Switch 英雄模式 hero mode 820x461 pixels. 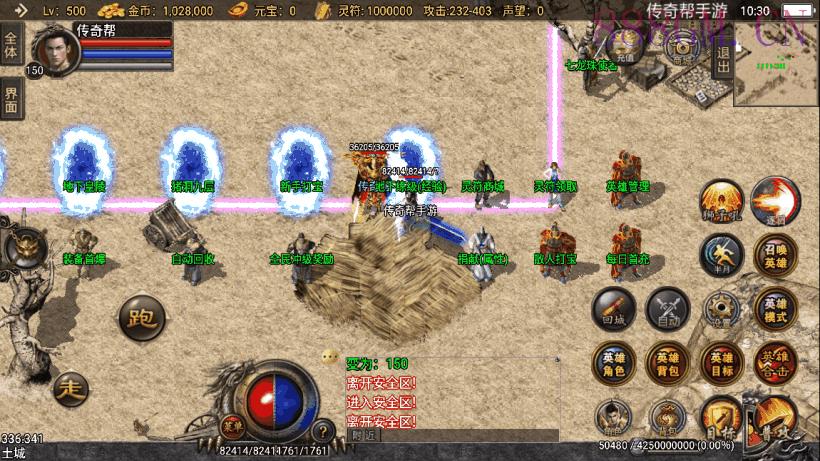[x=775, y=309]
